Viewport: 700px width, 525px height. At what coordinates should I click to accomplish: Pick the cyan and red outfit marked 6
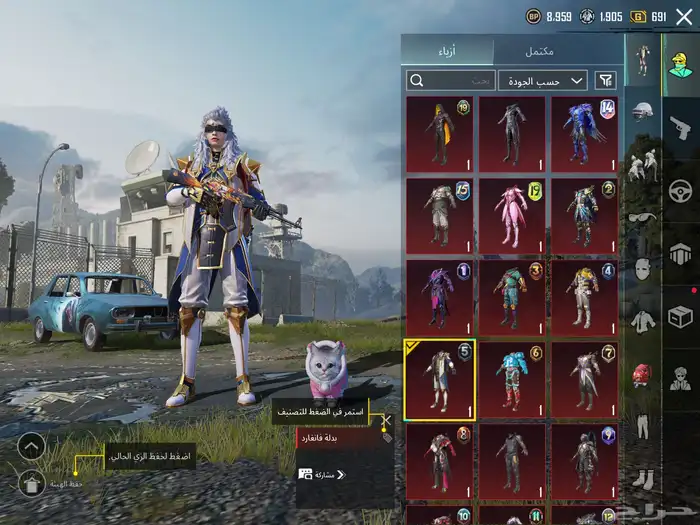(512, 379)
